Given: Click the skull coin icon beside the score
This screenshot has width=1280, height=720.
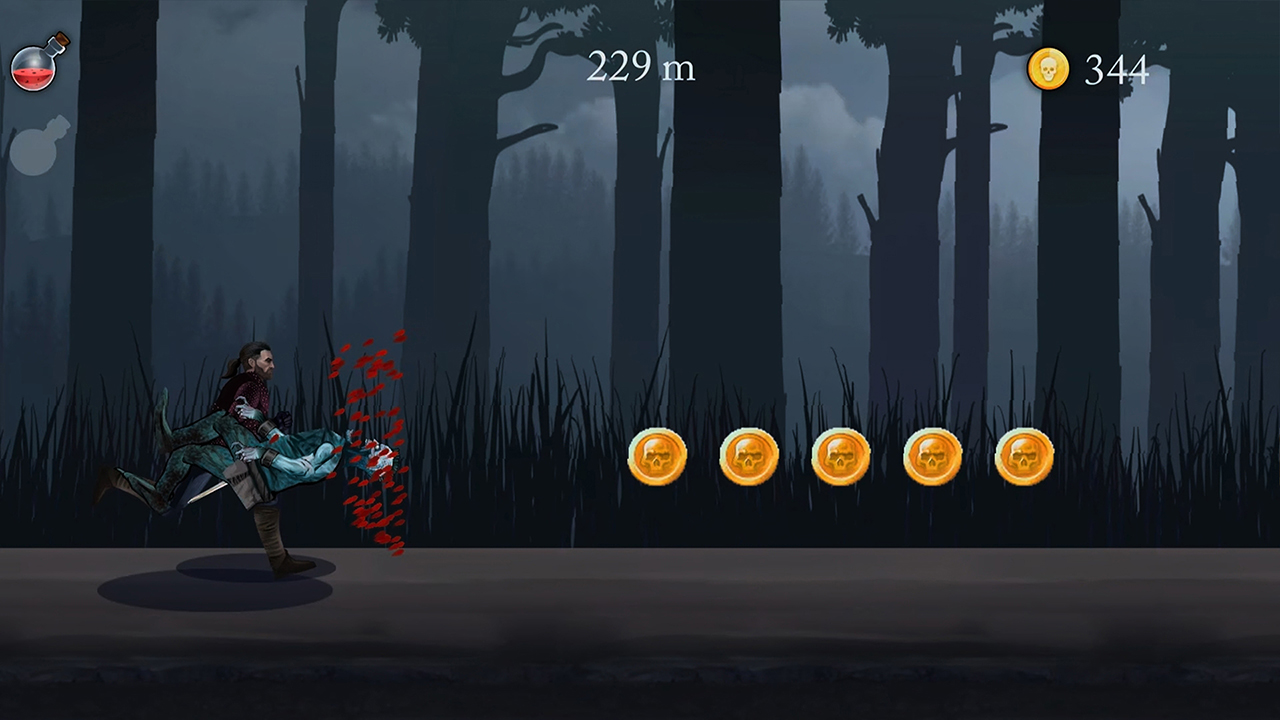Looking at the screenshot, I should pos(1048,68).
